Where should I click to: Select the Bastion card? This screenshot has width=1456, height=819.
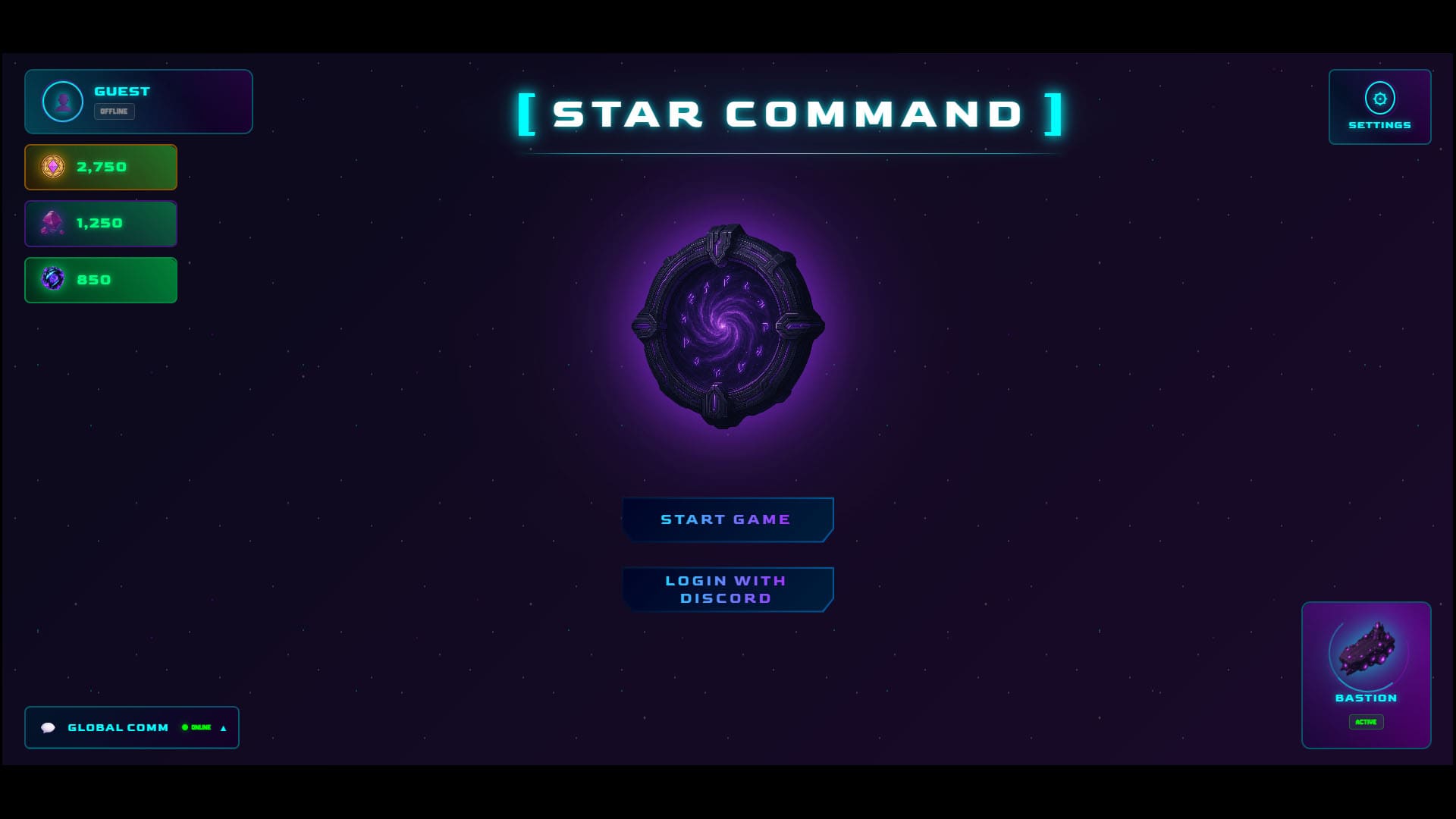pos(1365,675)
